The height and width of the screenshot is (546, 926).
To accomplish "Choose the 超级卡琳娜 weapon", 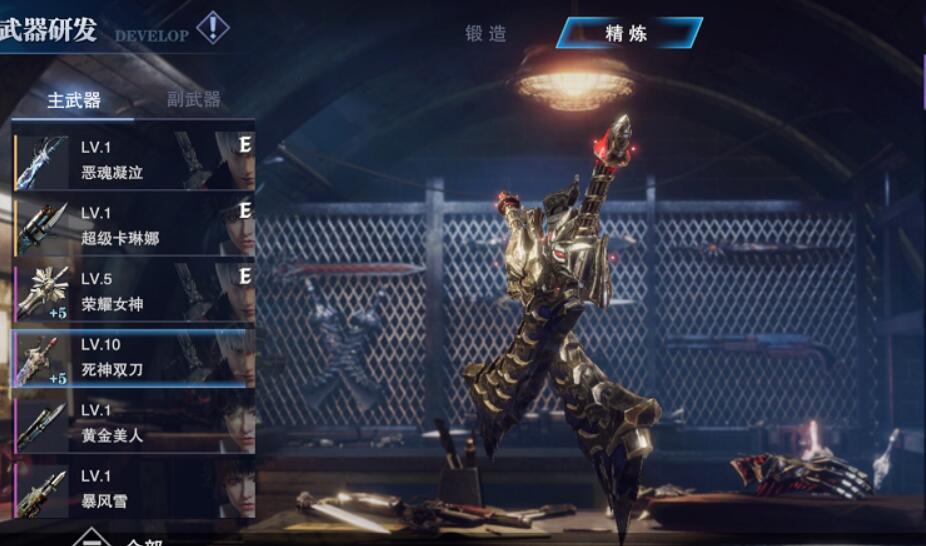I will coord(133,226).
